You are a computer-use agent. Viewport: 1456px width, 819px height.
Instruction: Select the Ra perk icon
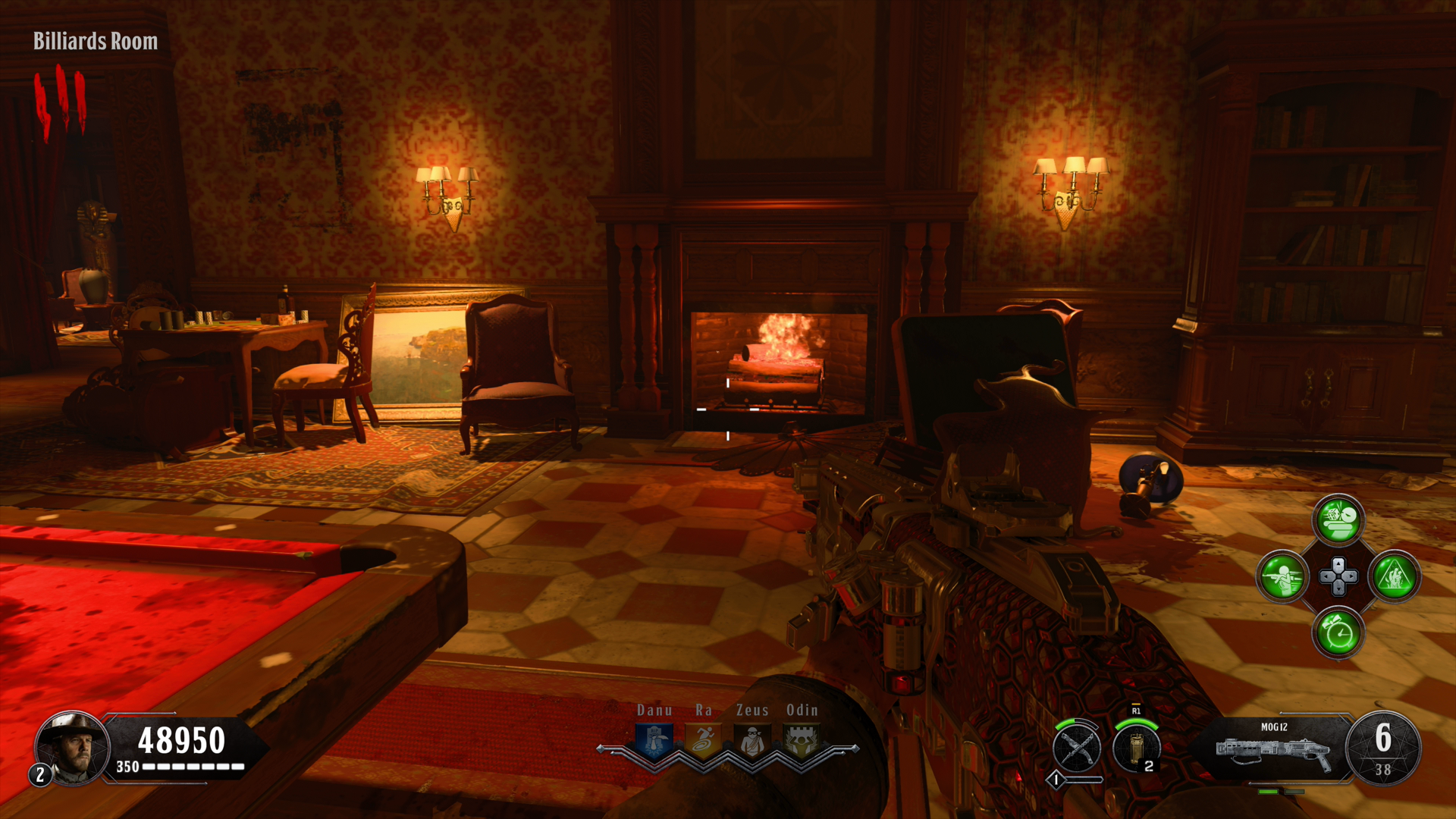click(x=704, y=741)
